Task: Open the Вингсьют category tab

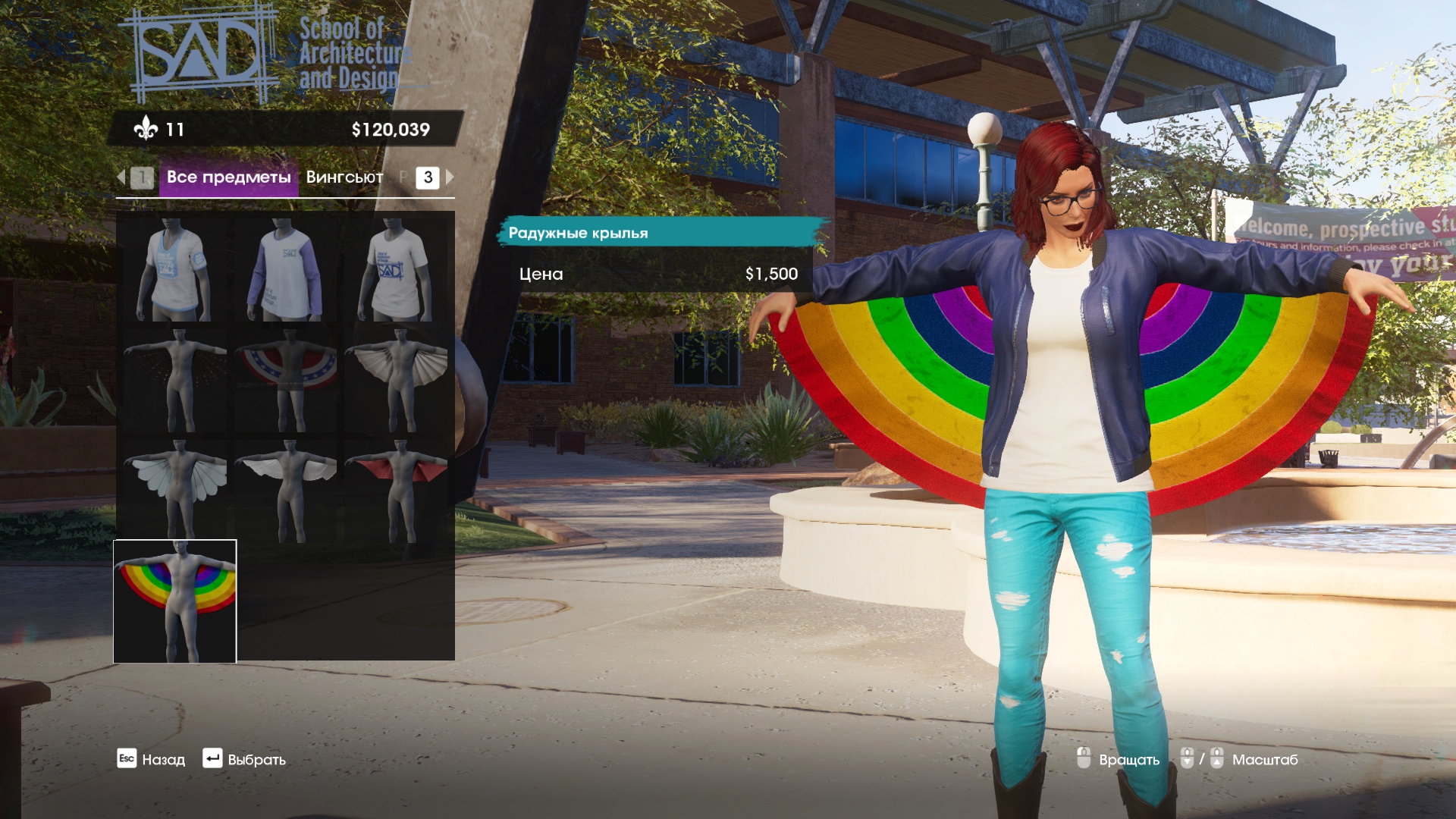Action: click(344, 177)
